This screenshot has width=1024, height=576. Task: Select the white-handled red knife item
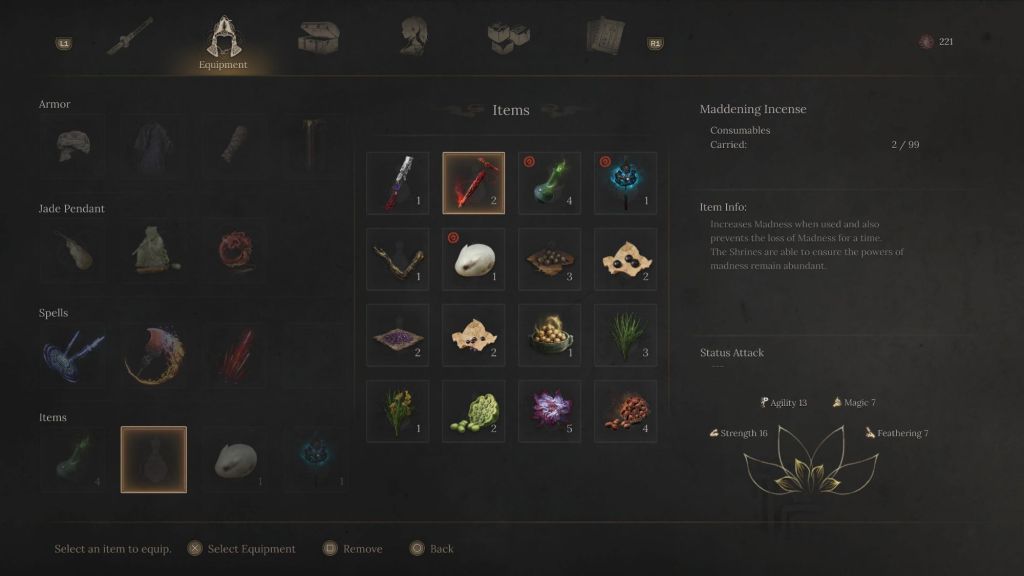point(398,183)
